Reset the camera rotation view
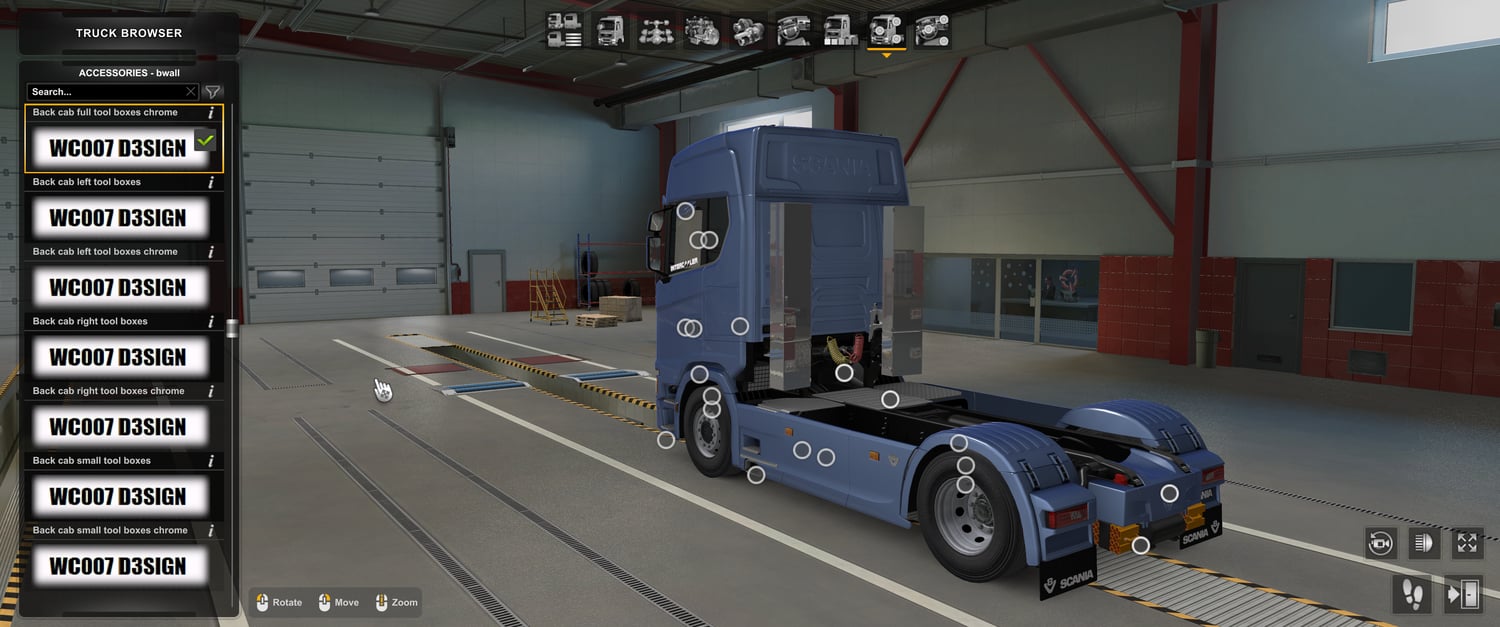This screenshot has height=627, width=1500. pyautogui.click(x=1381, y=543)
